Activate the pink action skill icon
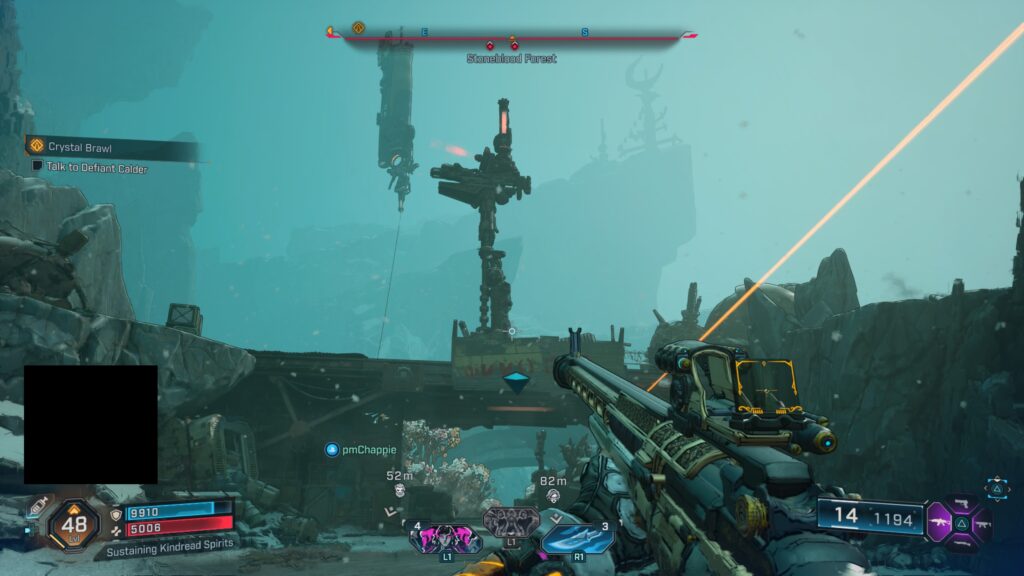 (x=444, y=540)
